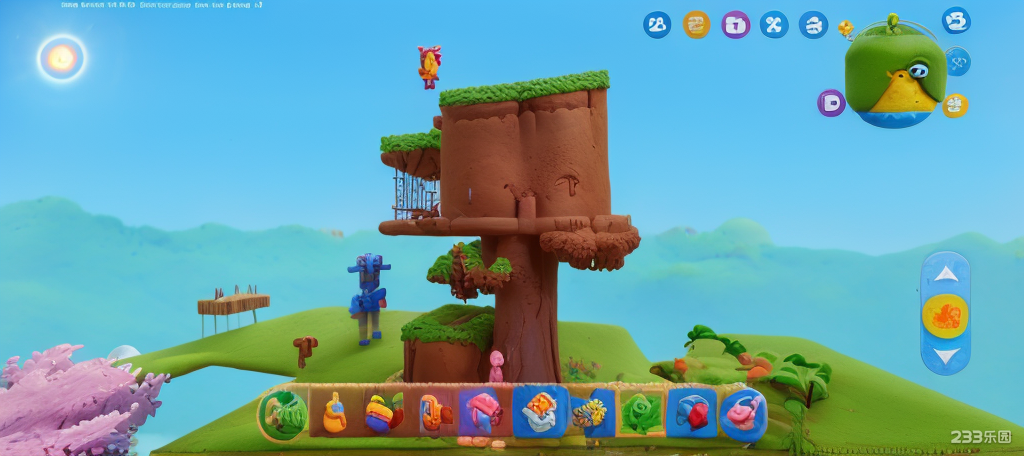The width and height of the screenshot is (1024, 456).
Task: Select the highlighted orange clay hotbar slot
Action: [x=540, y=411]
